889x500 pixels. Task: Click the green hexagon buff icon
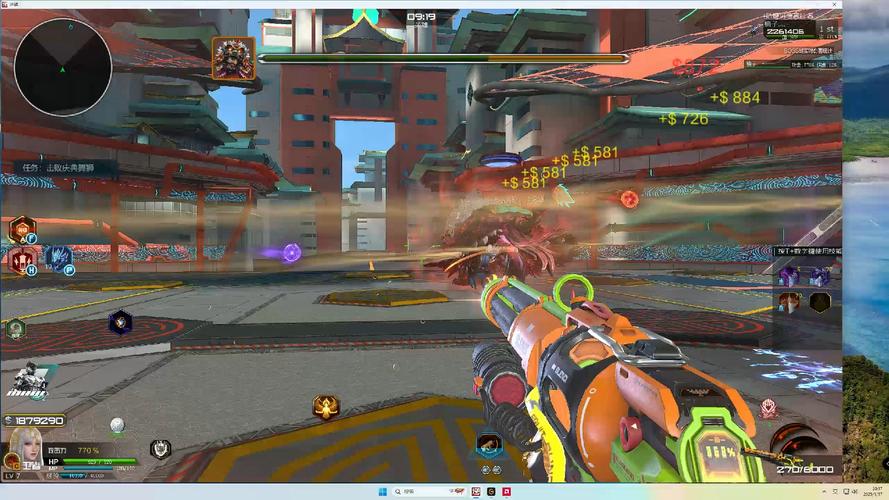(x=15, y=328)
